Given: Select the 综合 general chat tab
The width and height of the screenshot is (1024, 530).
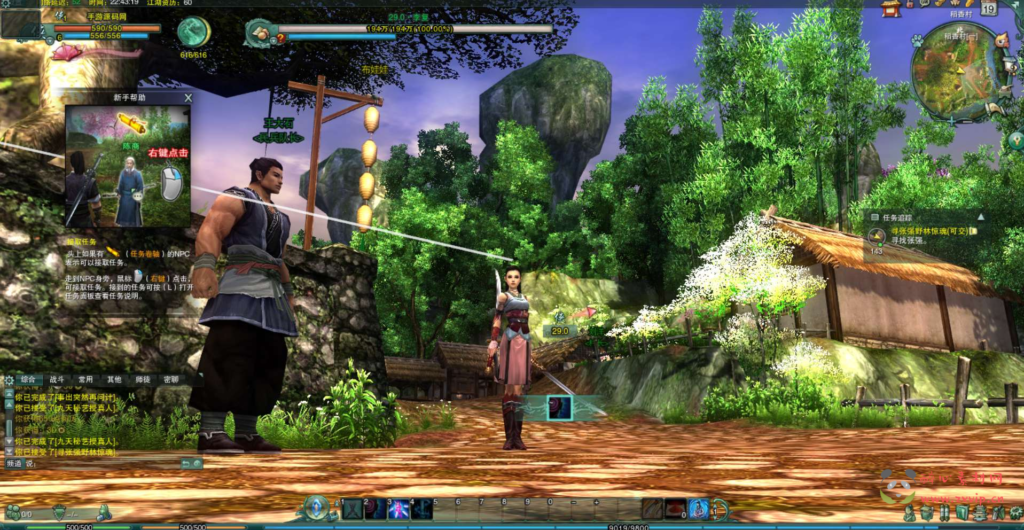Looking at the screenshot, I should tap(29, 380).
